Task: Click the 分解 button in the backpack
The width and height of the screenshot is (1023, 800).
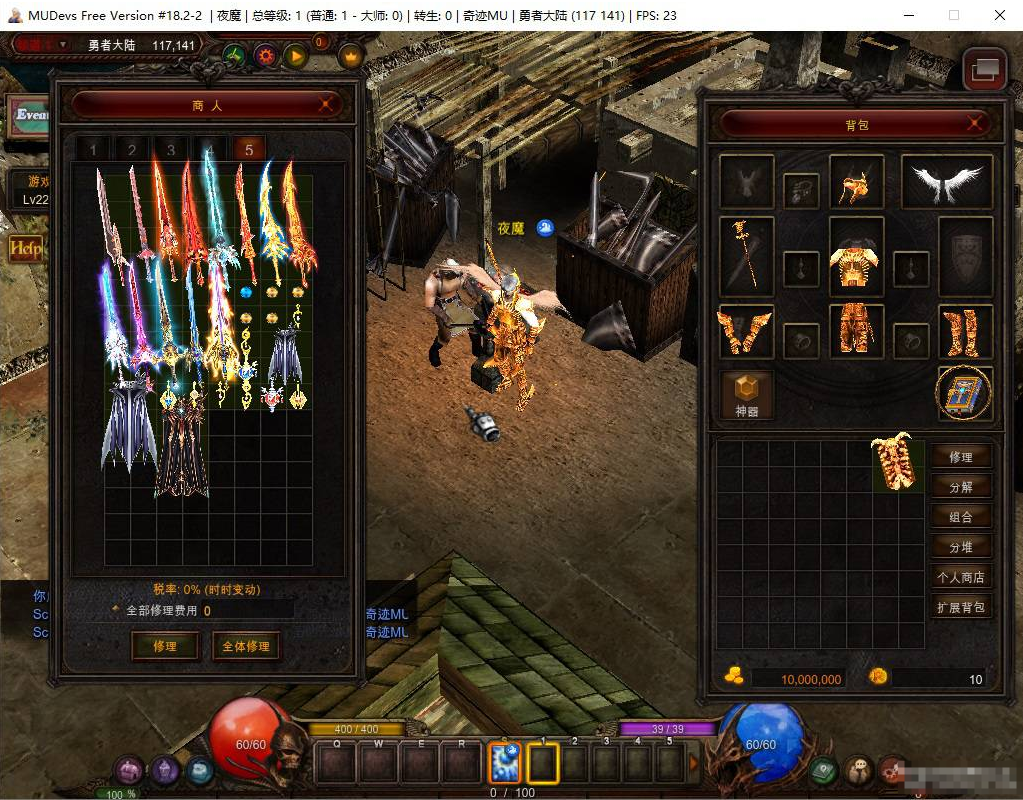Action: tap(961, 487)
